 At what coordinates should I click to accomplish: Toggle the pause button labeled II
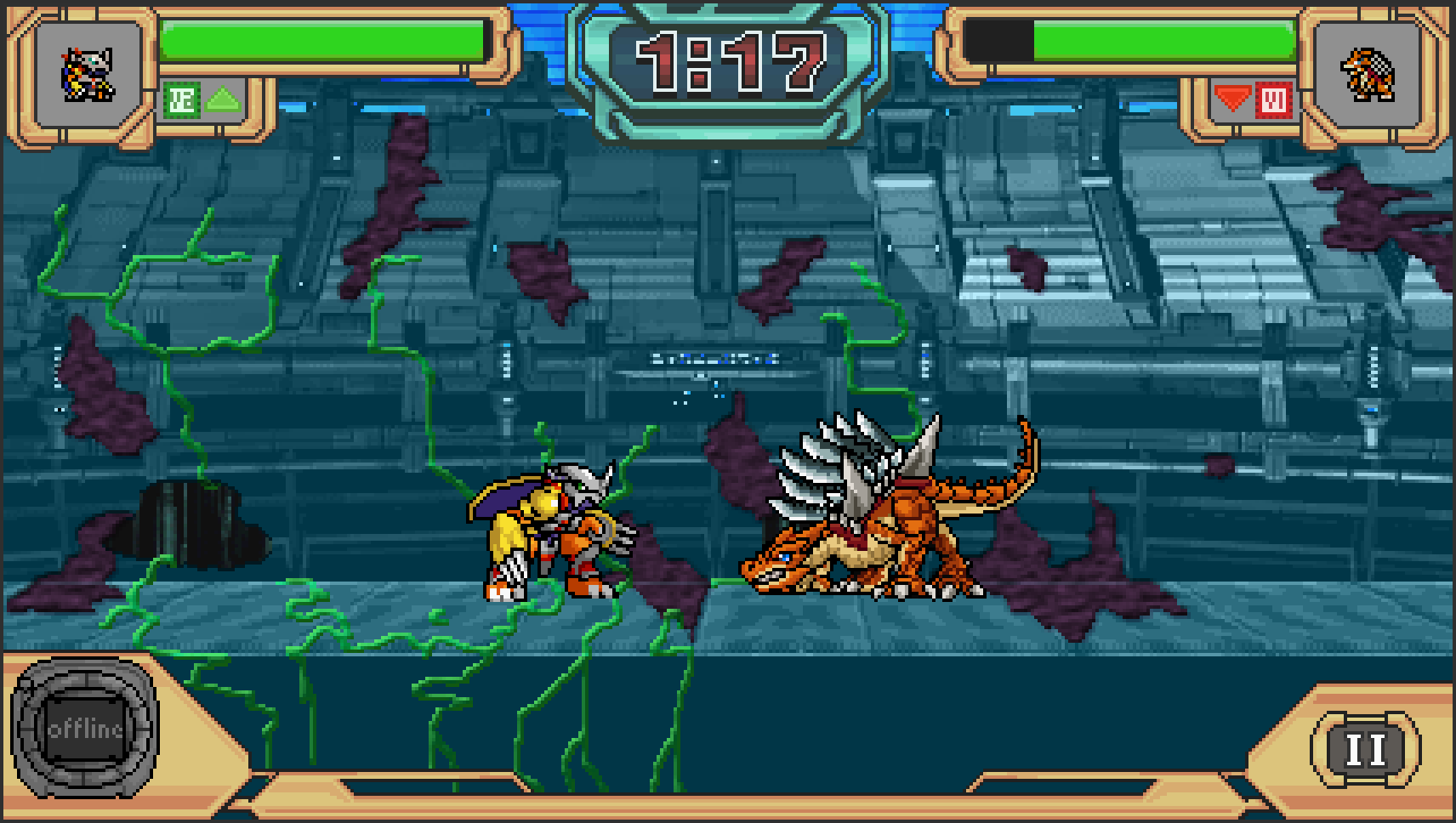click(x=1364, y=748)
